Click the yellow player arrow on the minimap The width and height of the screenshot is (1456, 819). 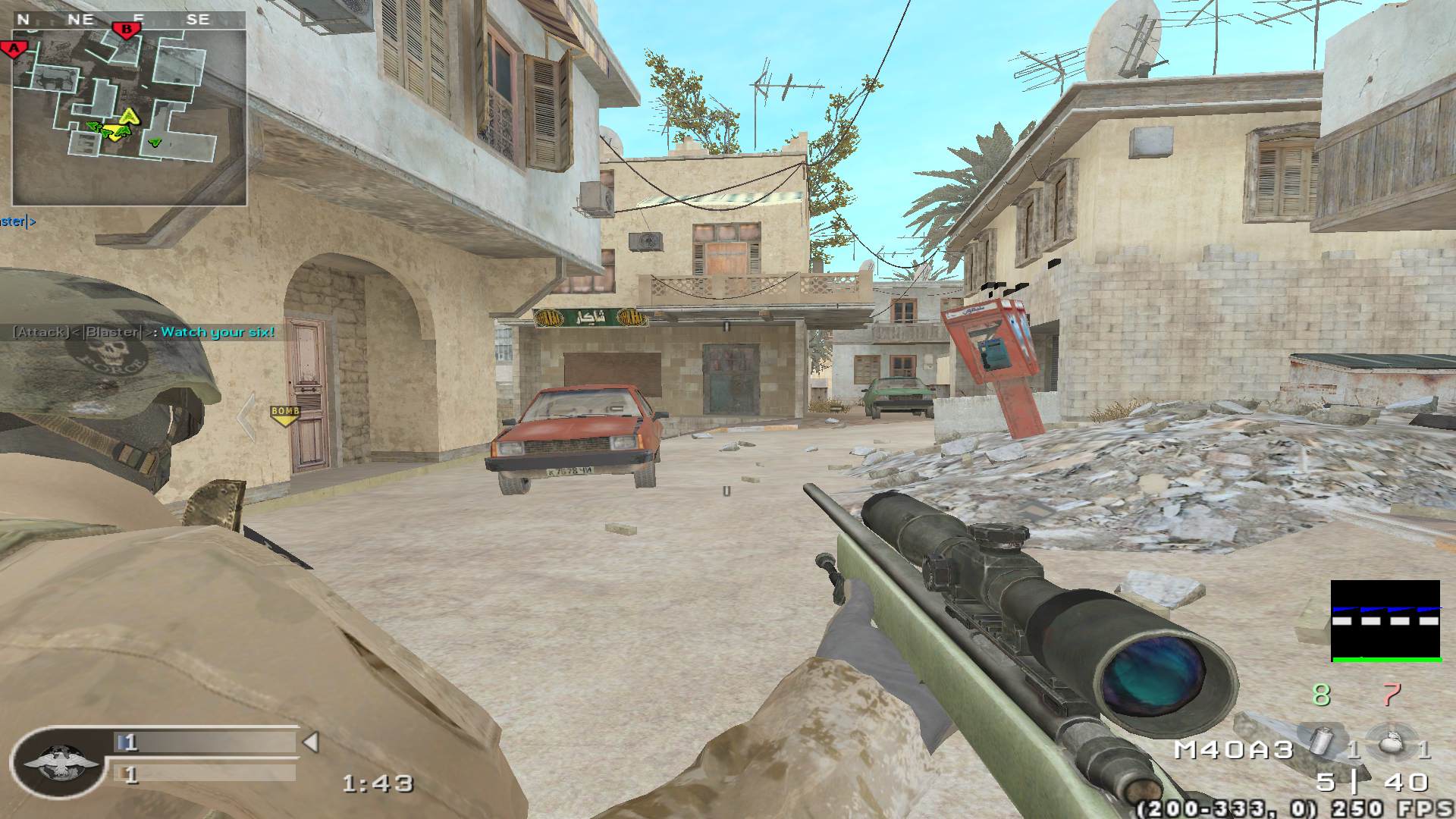130,116
